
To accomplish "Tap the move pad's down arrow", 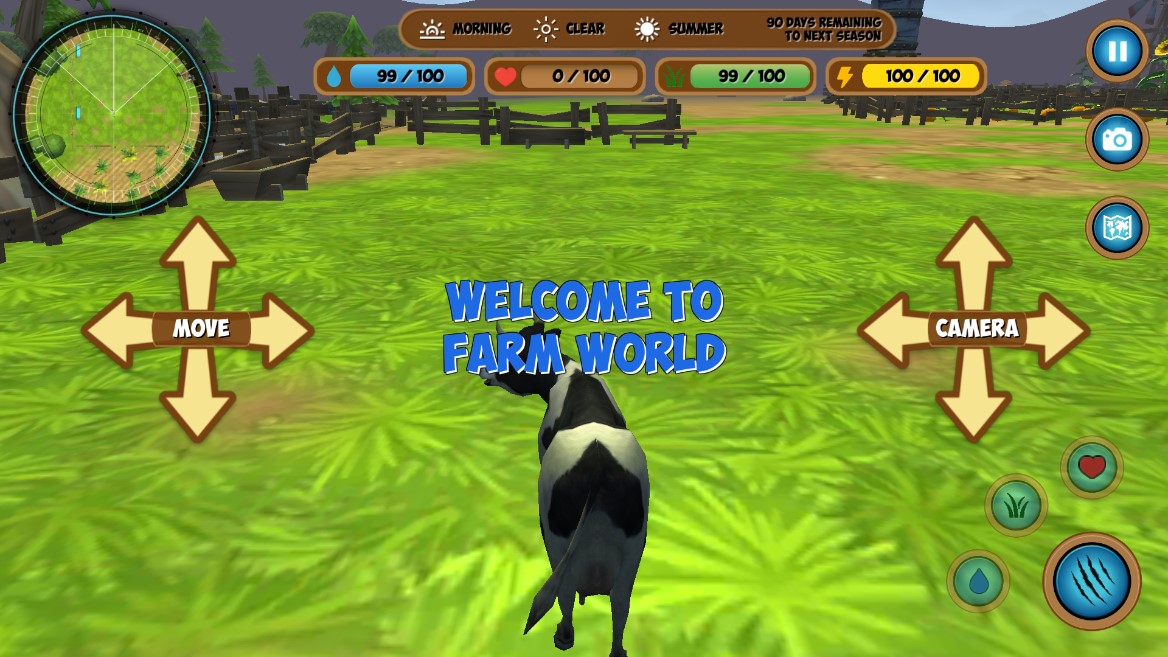I will coord(198,403).
